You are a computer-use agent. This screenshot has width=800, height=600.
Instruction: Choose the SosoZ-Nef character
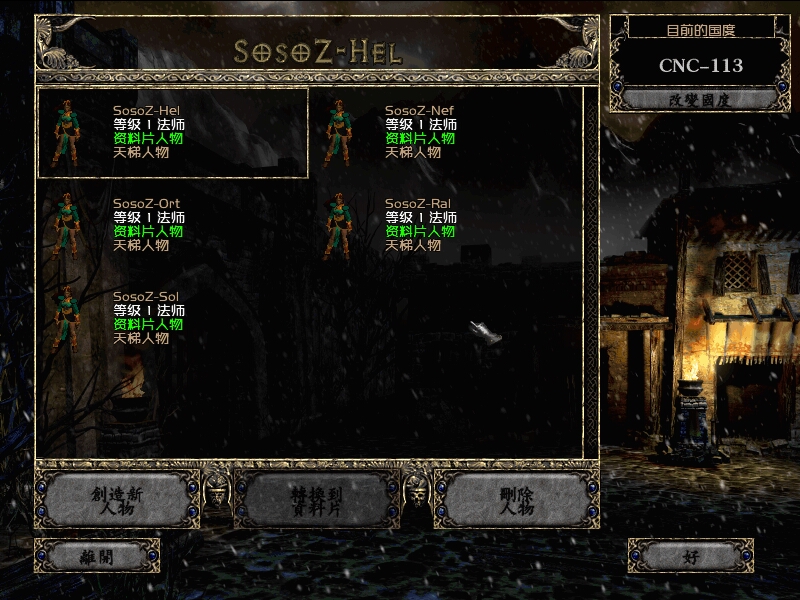[x=444, y=132]
